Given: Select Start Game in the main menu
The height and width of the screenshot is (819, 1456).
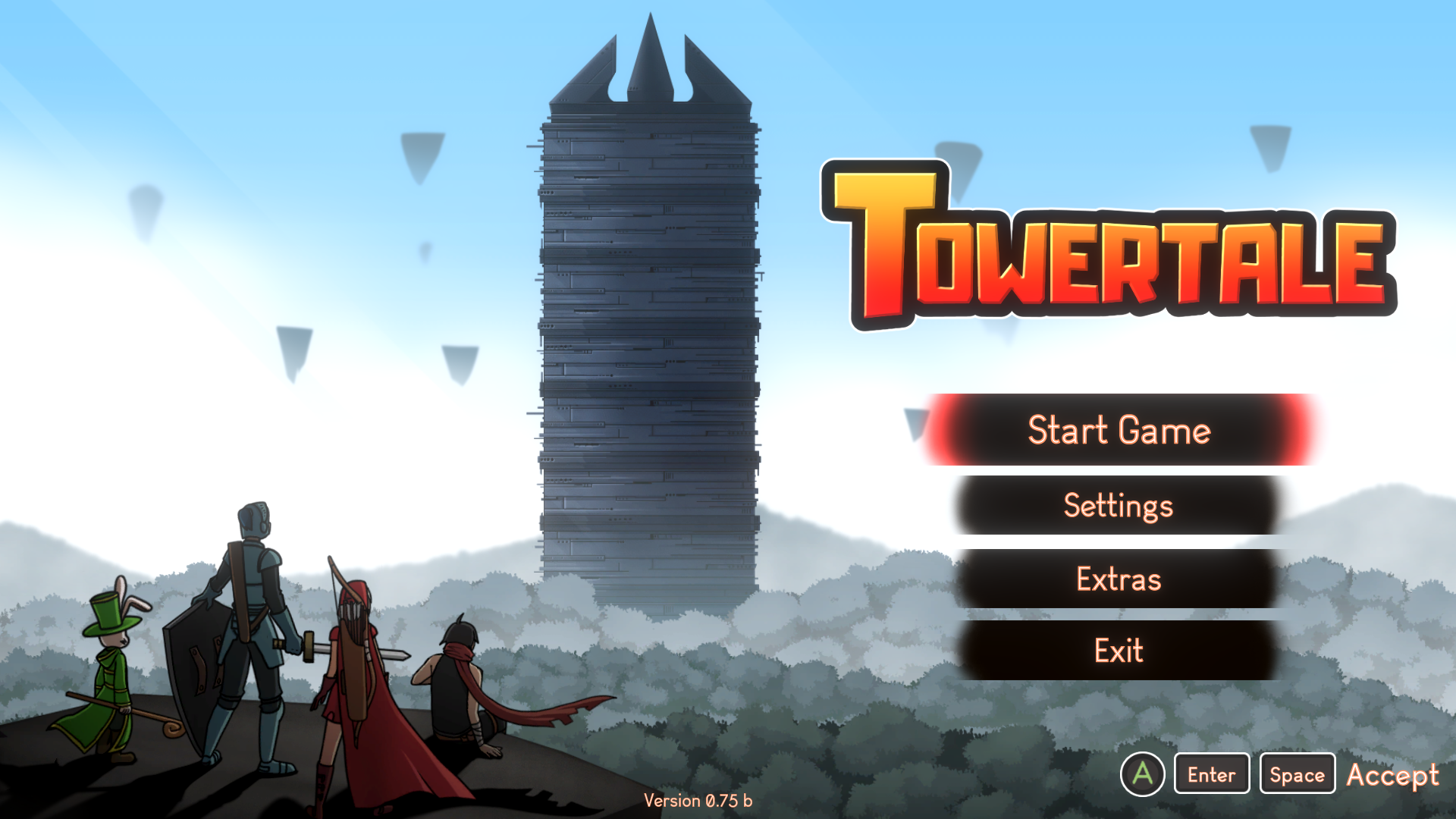Looking at the screenshot, I should 1119,430.
